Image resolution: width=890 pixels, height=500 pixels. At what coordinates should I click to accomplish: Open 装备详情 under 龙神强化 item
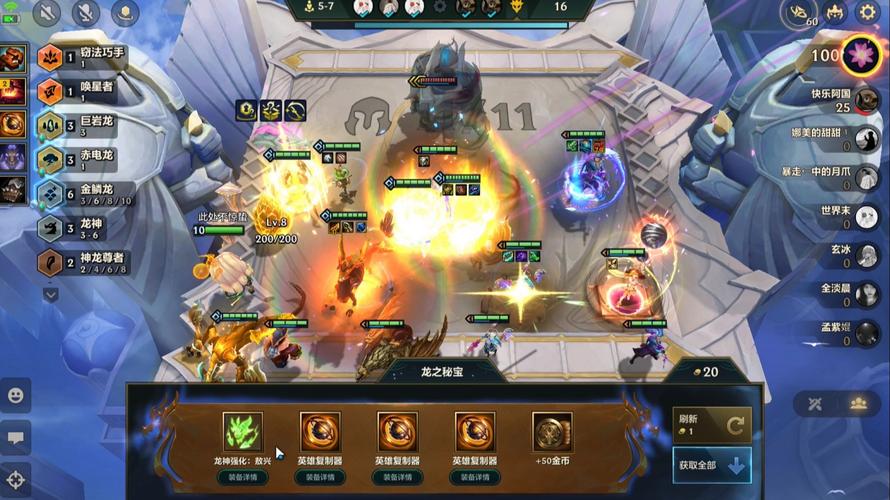tap(242, 477)
